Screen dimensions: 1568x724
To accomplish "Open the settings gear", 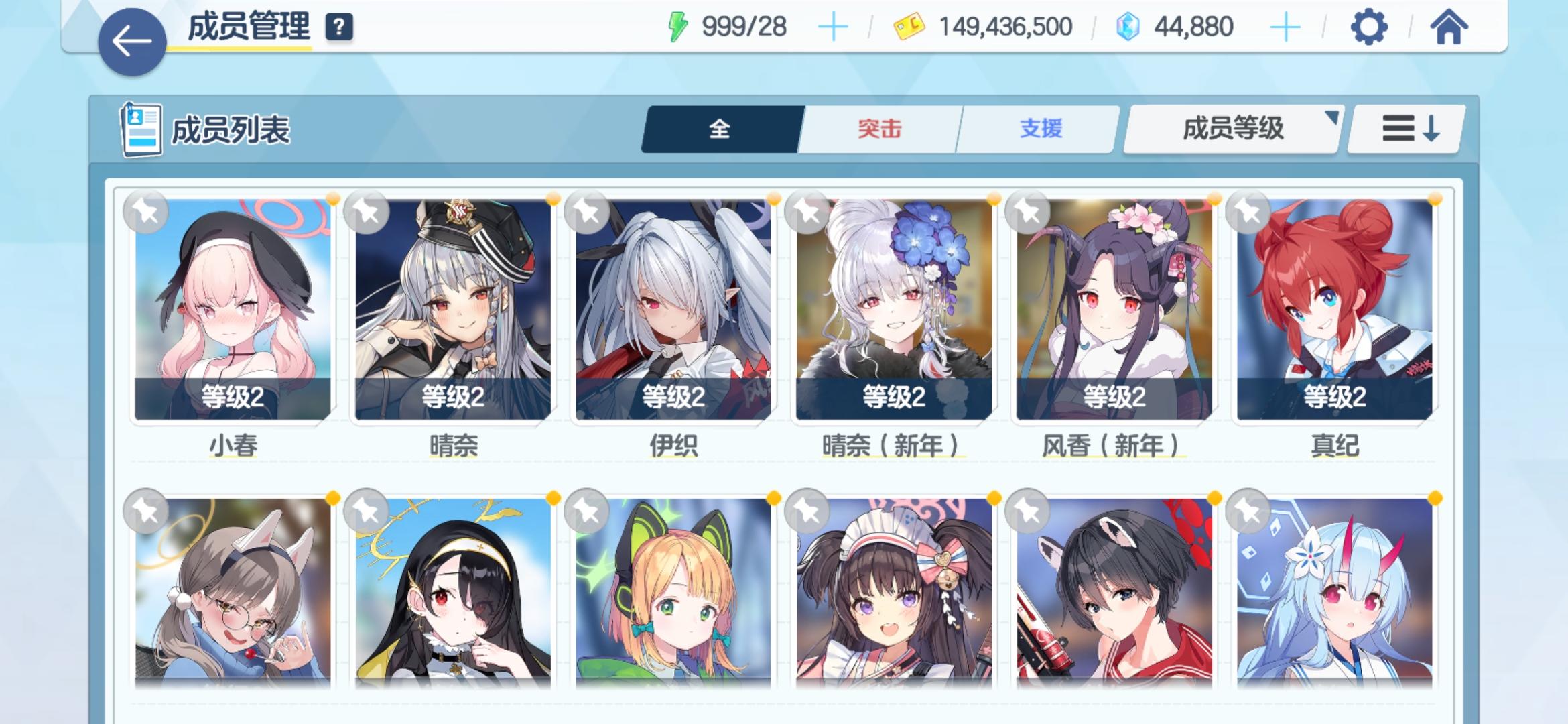I will [x=1370, y=27].
